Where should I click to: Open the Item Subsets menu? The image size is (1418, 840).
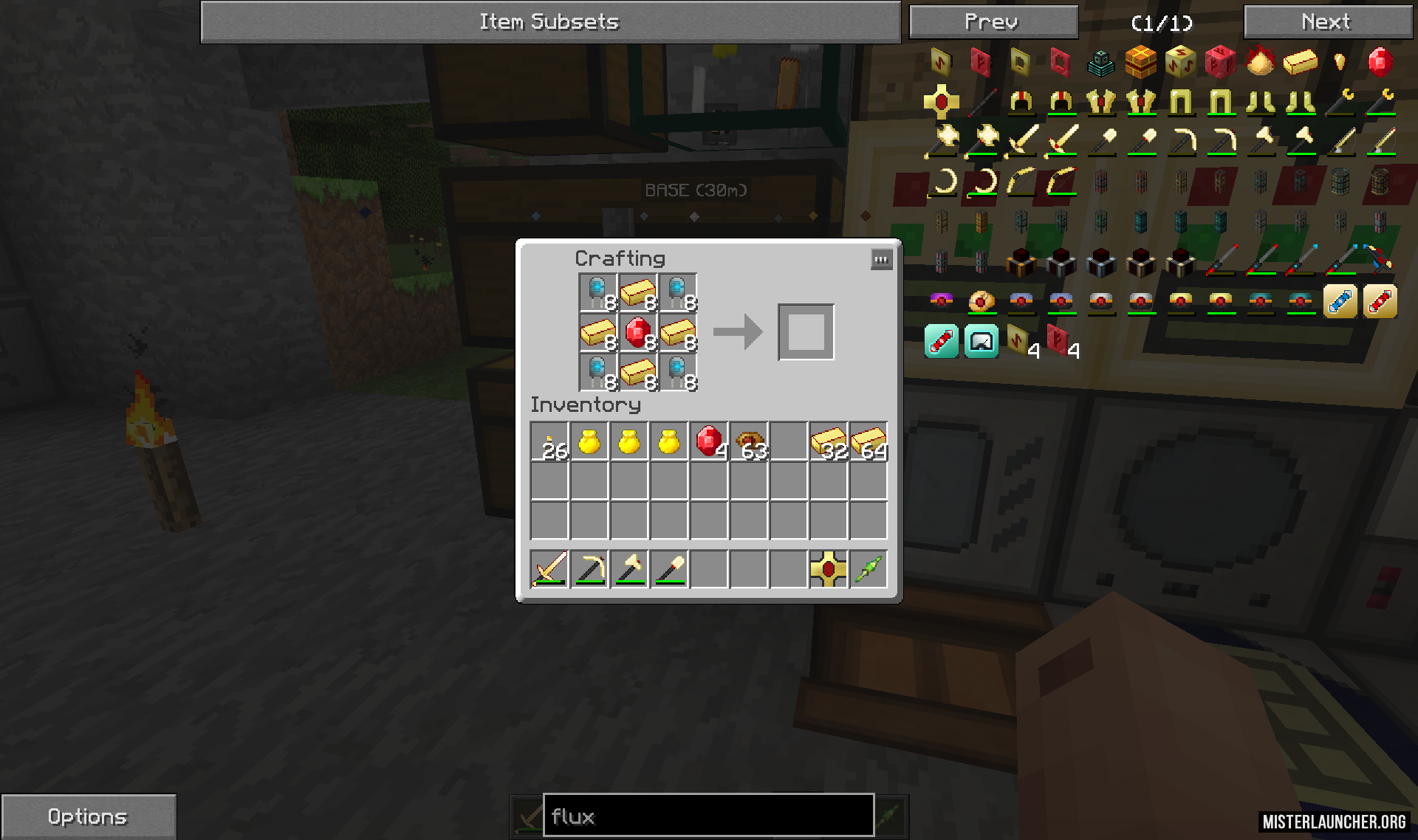(x=549, y=21)
